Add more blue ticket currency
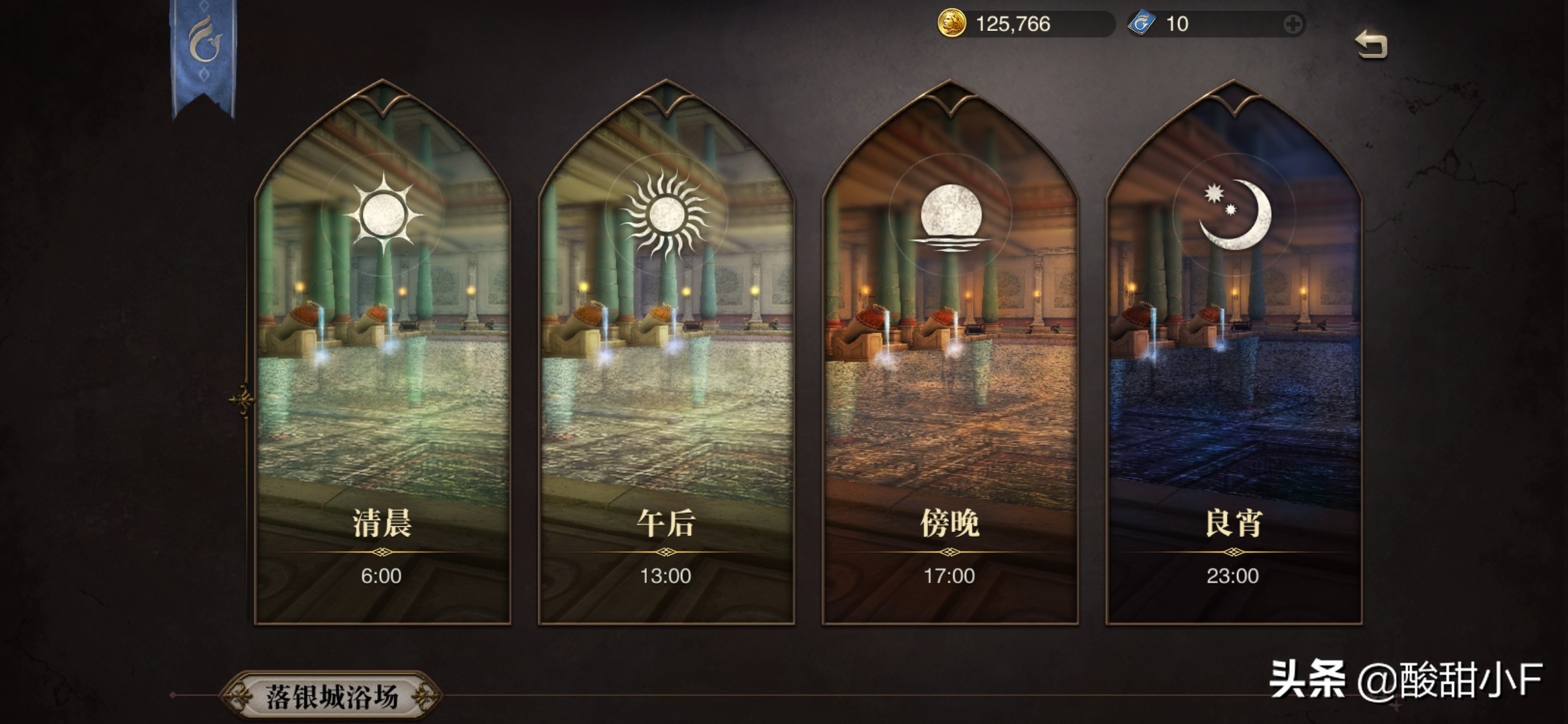Viewport: 1568px width, 724px height. point(1293,25)
